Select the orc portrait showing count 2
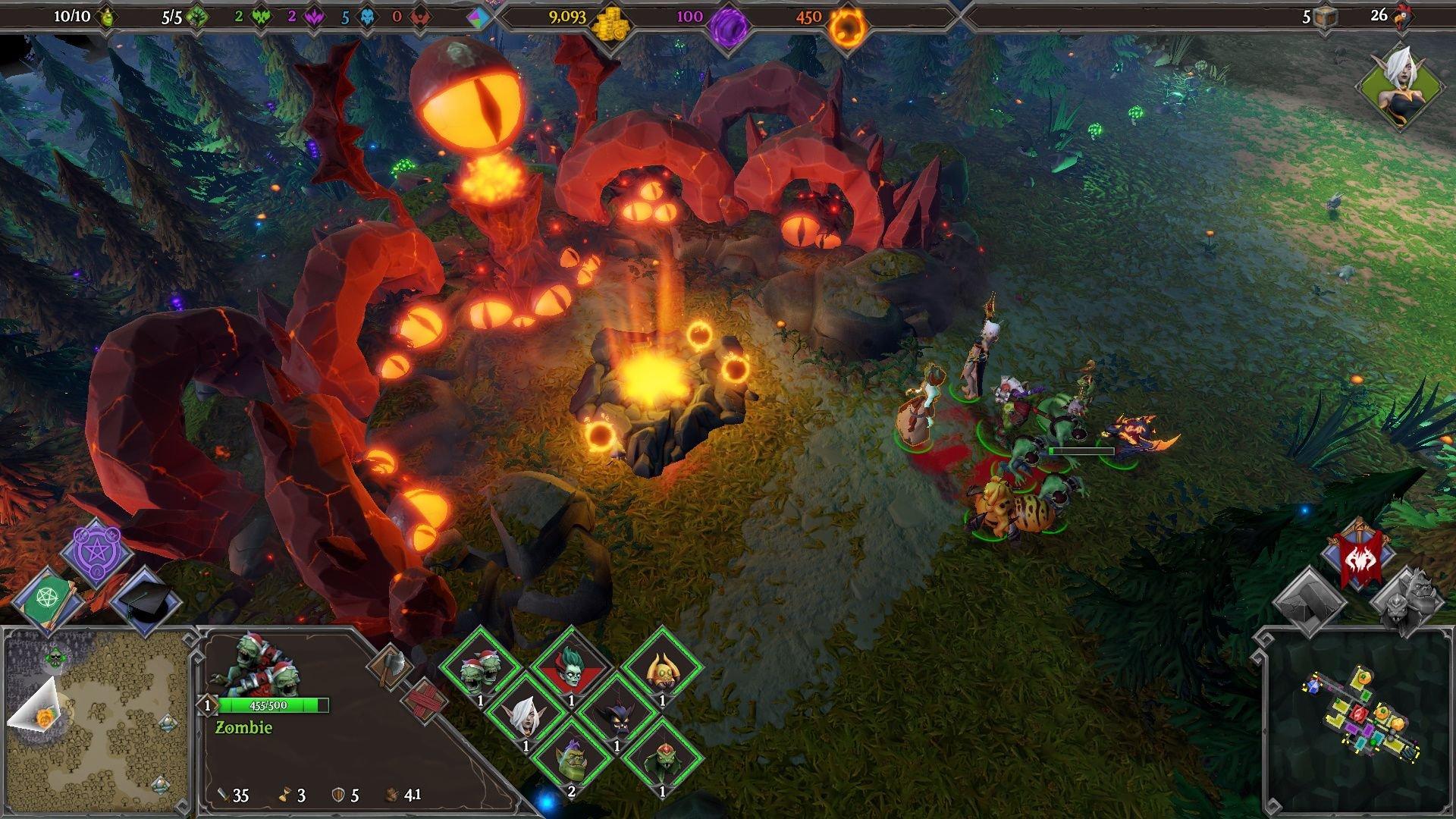1456x819 pixels. click(x=572, y=758)
